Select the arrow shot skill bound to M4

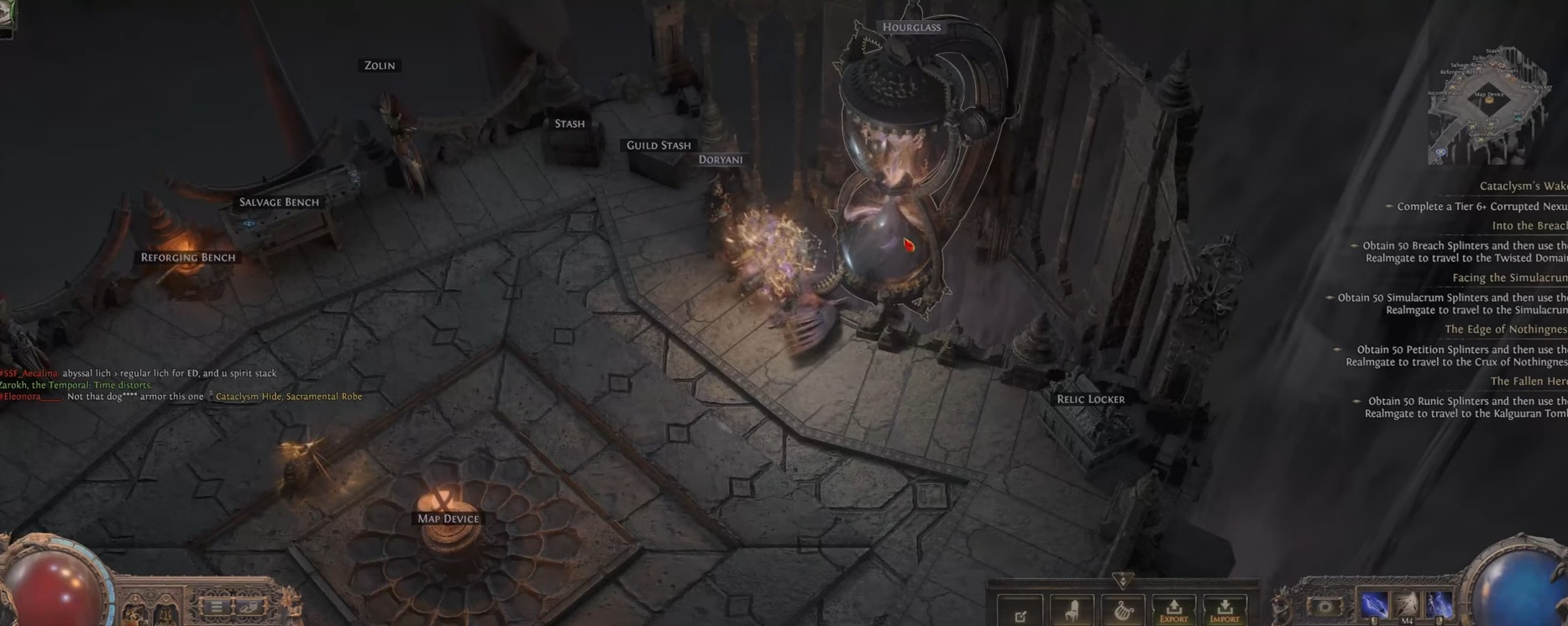[x=1406, y=602]
